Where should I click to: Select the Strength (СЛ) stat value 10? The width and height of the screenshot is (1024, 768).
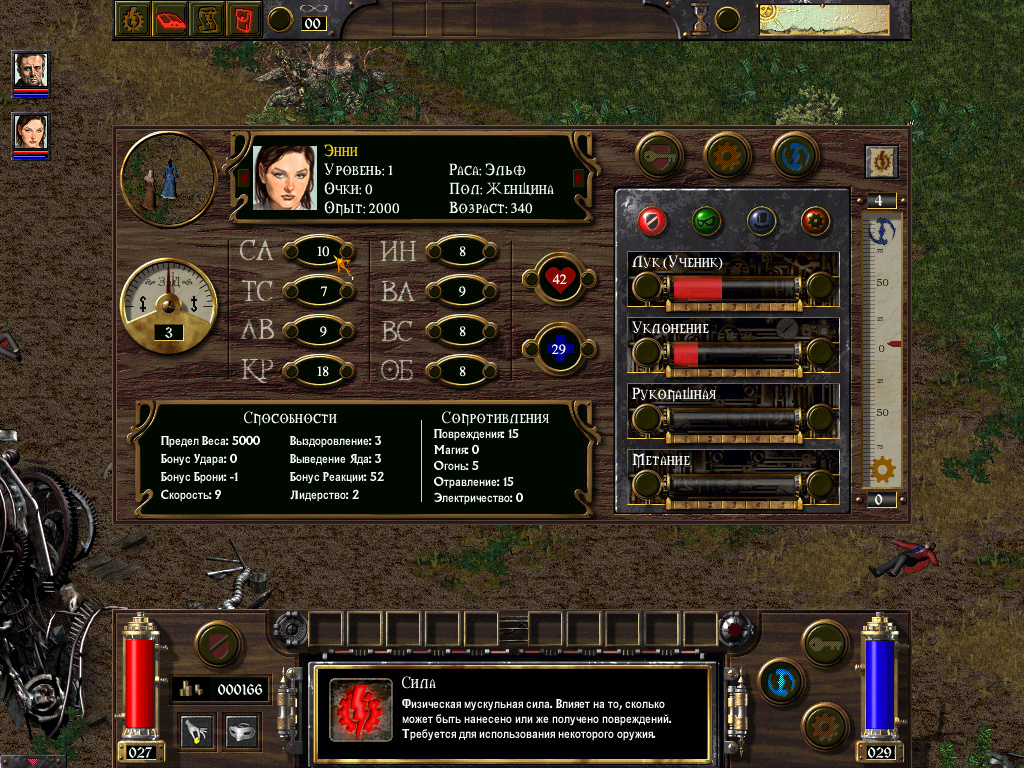pyautogui.click(x=320, y=251)
